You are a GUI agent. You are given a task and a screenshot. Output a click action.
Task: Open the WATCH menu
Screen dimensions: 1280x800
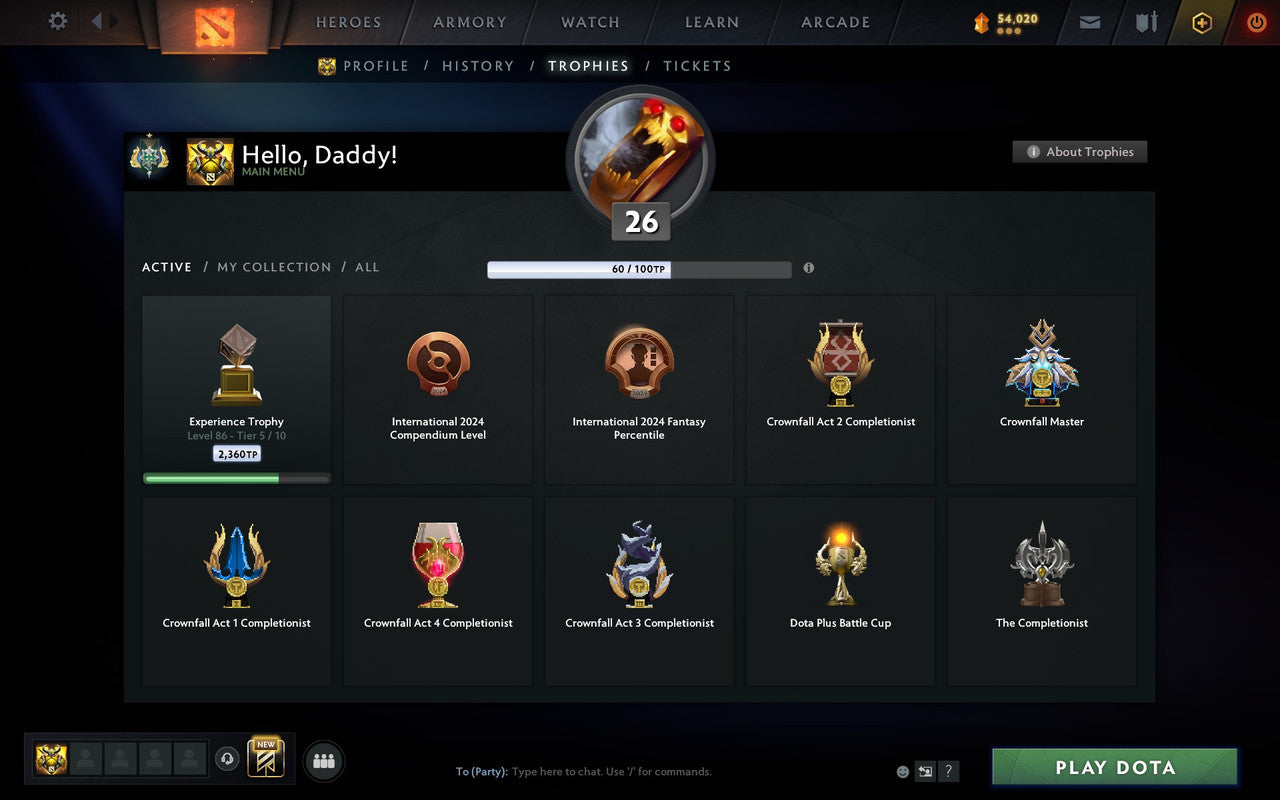[589, 22]
